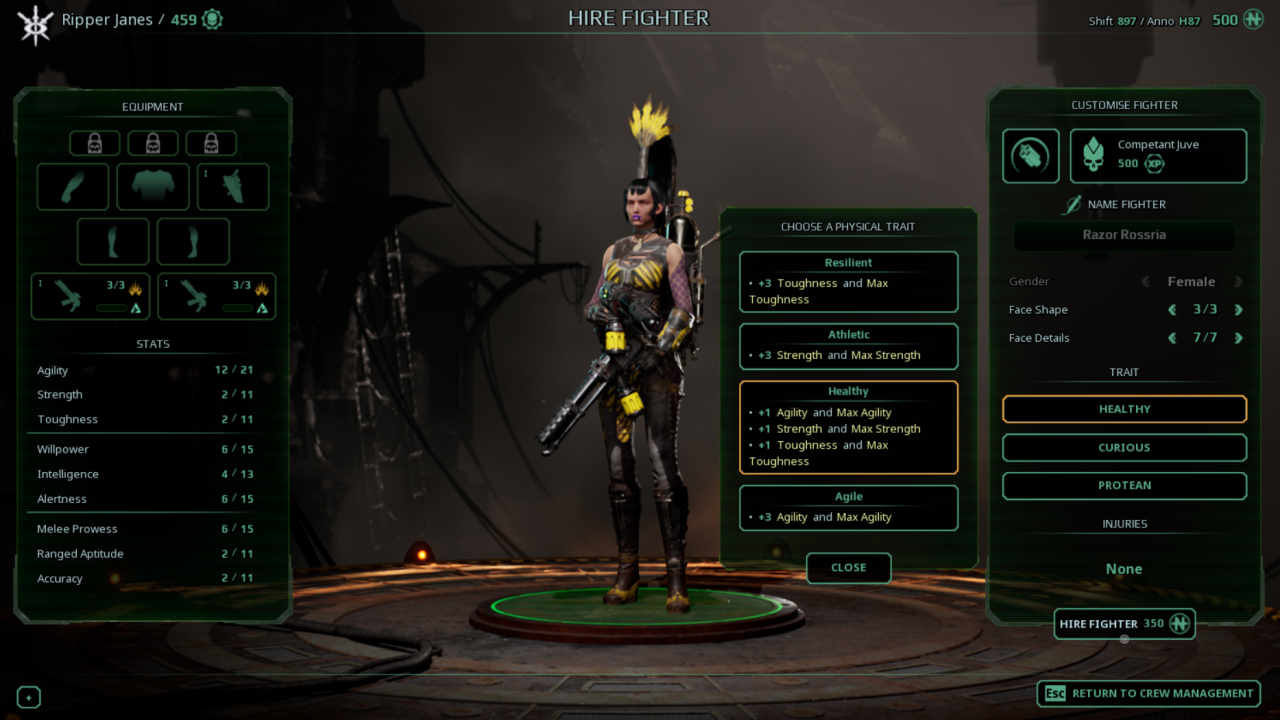This screenshot has width=1280, height=720.
Task: Close the physical trait chooser
Action: point(848,568)
